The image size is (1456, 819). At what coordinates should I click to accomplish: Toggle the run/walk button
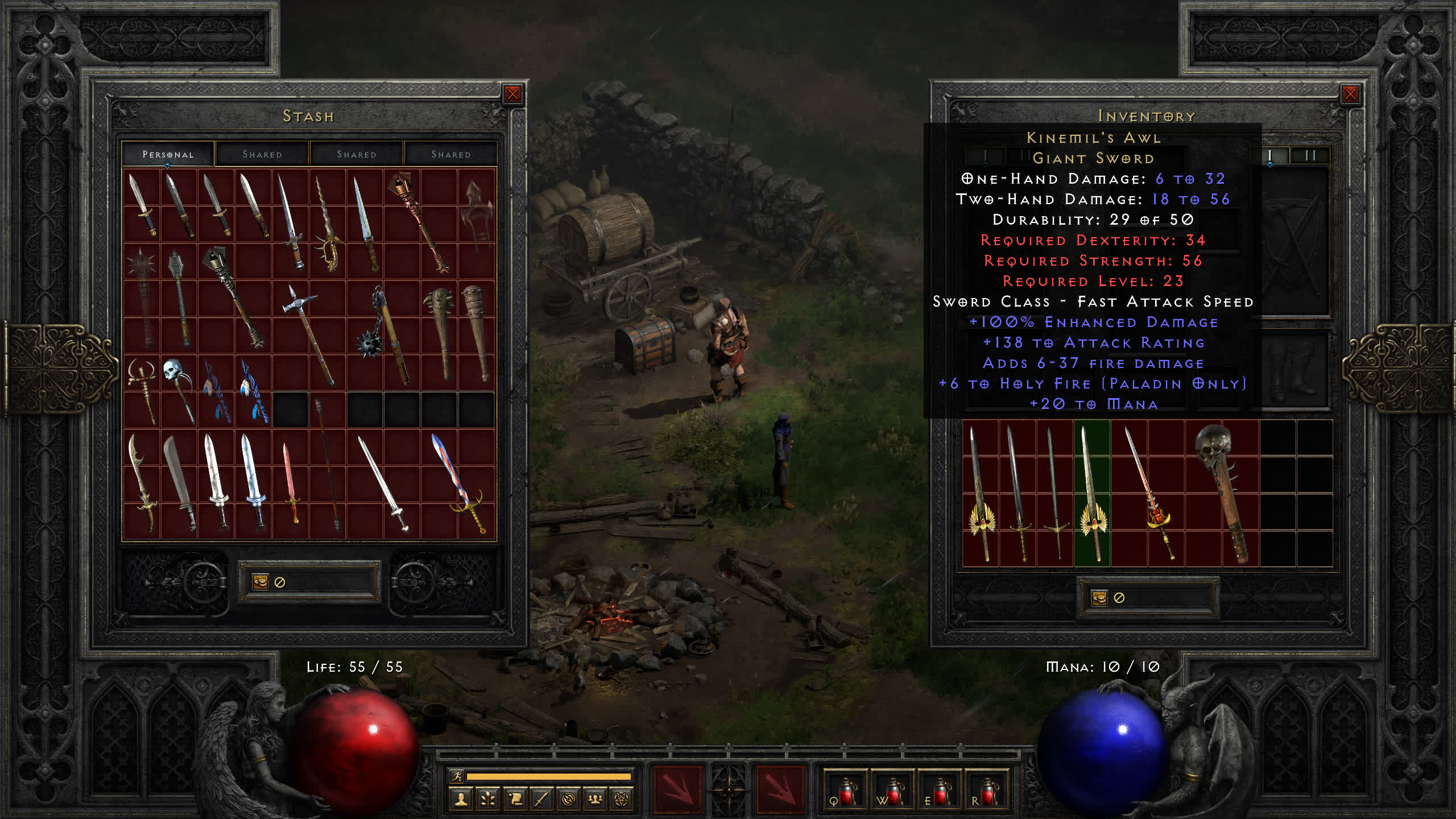click(x=457, y=776)
